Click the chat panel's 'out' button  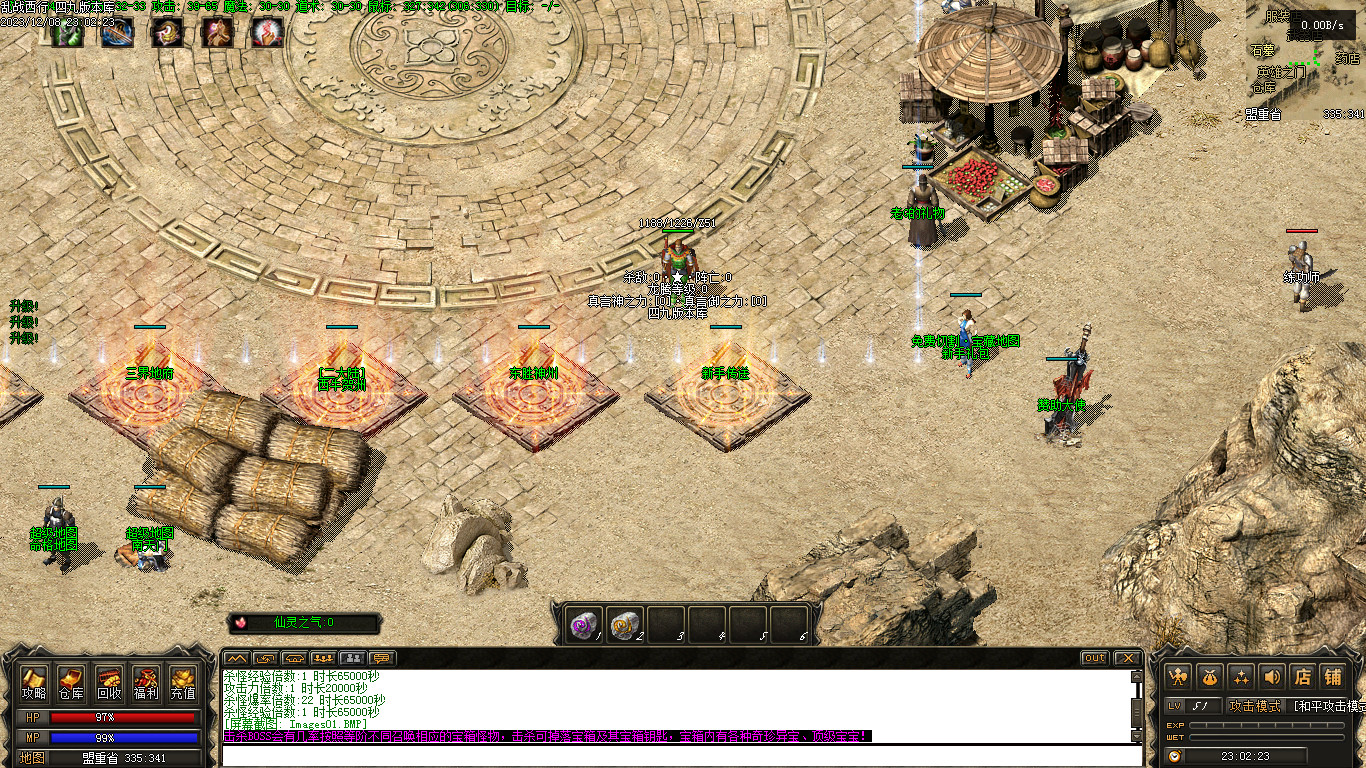pyautogui.click(x=1095, y=658)
